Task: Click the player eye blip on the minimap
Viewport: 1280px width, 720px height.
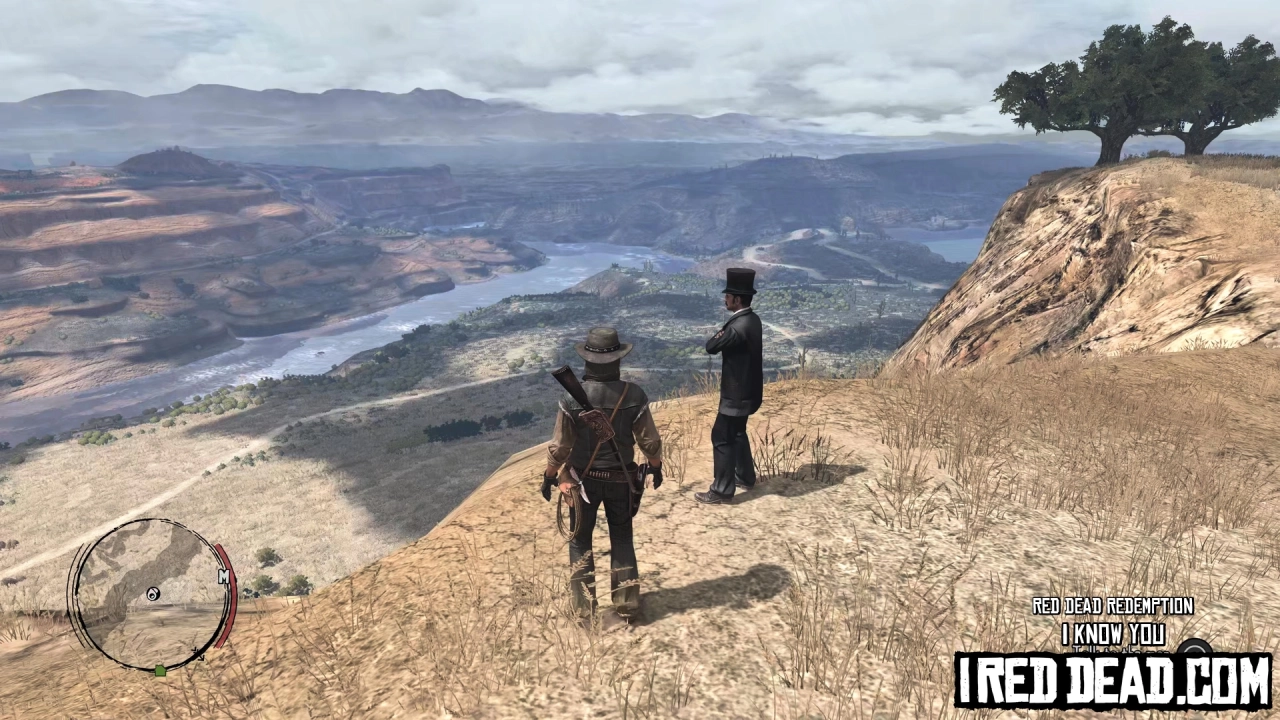Action: click(152, 593)
